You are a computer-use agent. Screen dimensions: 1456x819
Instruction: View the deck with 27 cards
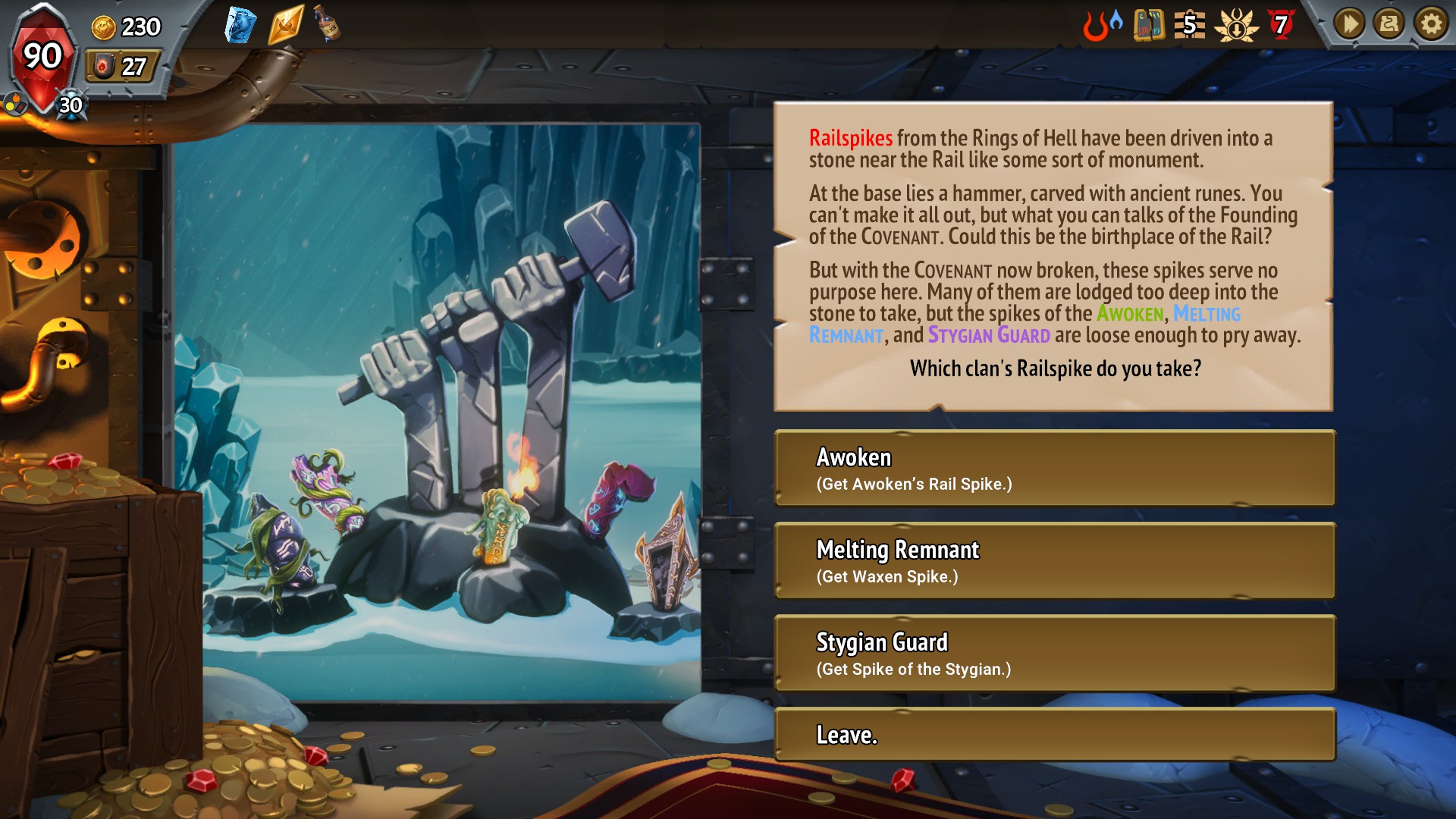click(x=121, y=67)
